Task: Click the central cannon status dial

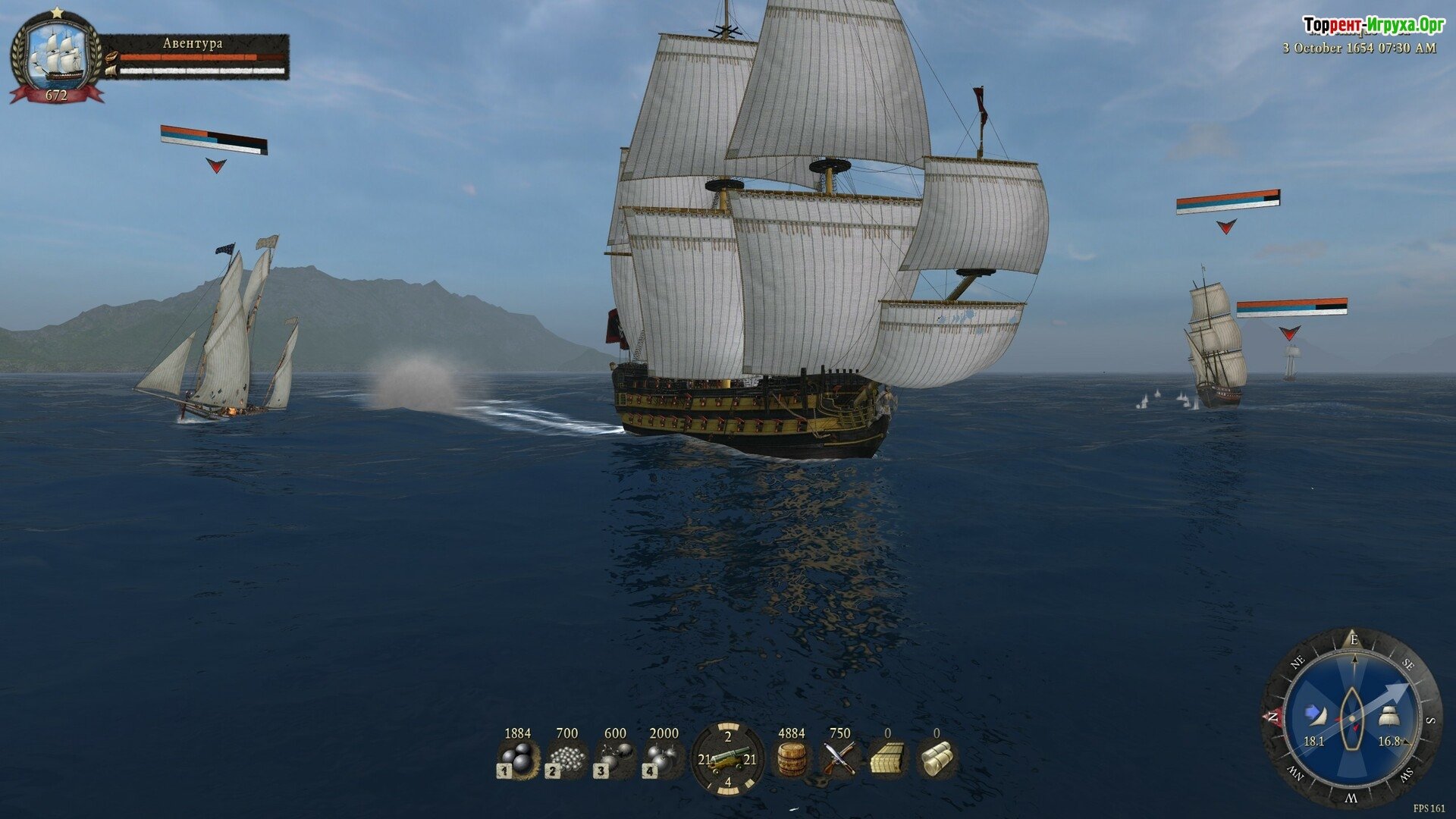Action: 727,758
